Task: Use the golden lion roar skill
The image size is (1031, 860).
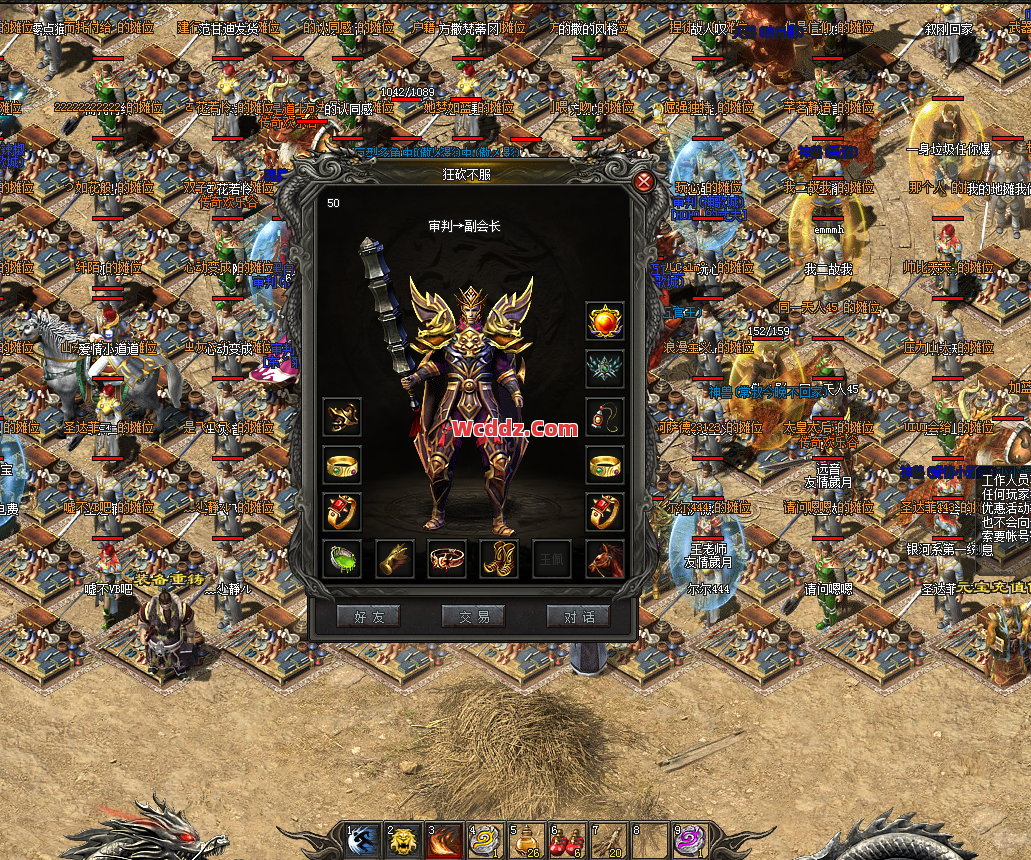Action: pyautogui.click(x=402, y=842)
